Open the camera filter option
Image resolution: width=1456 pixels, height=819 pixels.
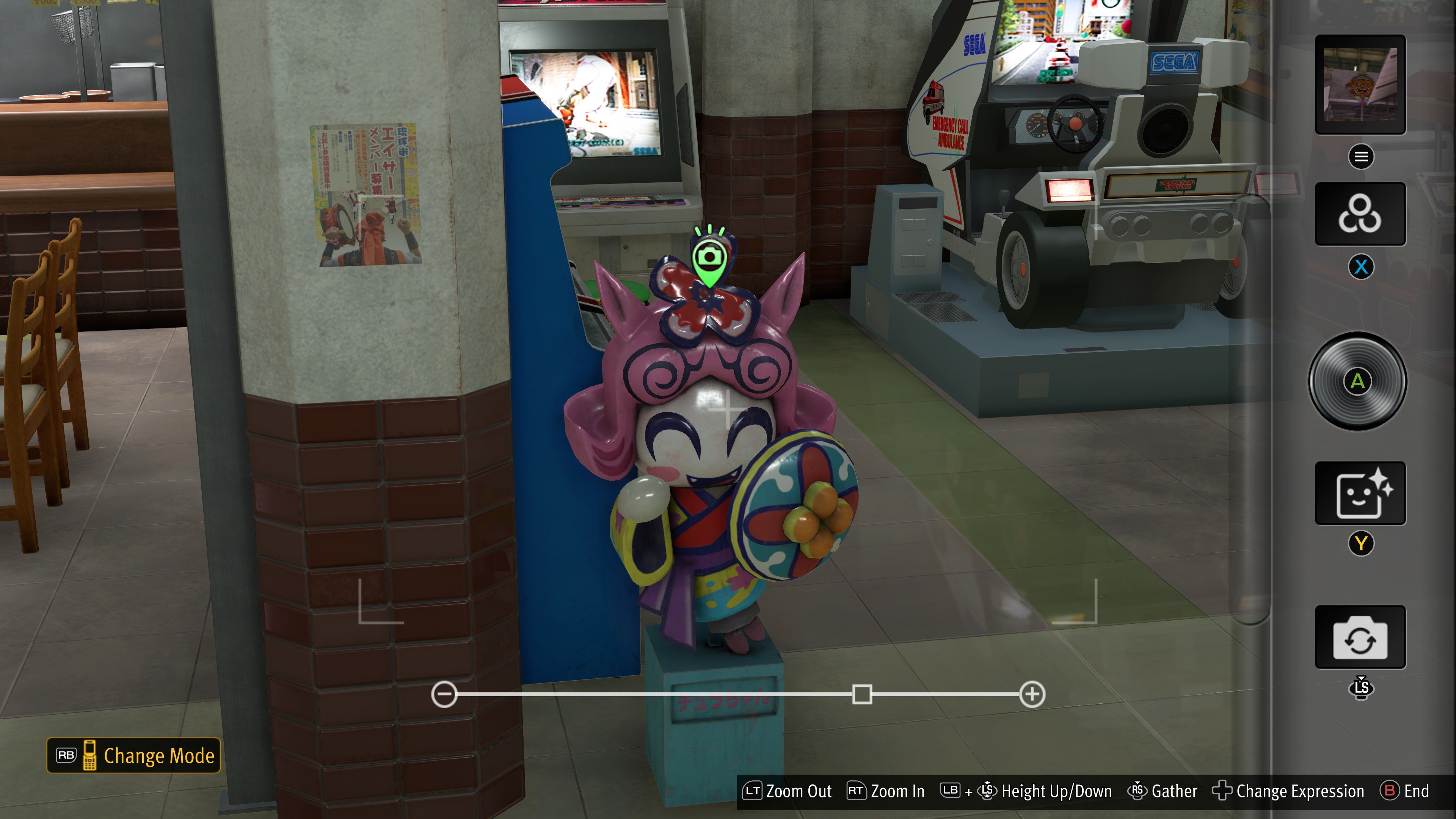1359,213
